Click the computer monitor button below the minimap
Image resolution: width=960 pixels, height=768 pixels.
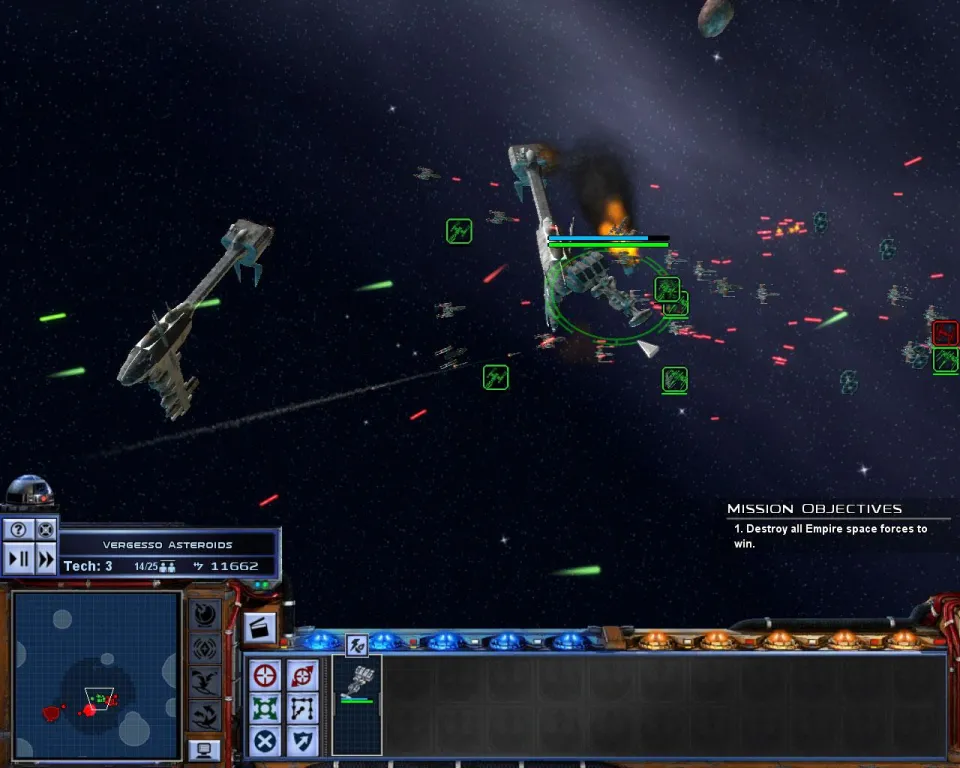tap(205, 748)
